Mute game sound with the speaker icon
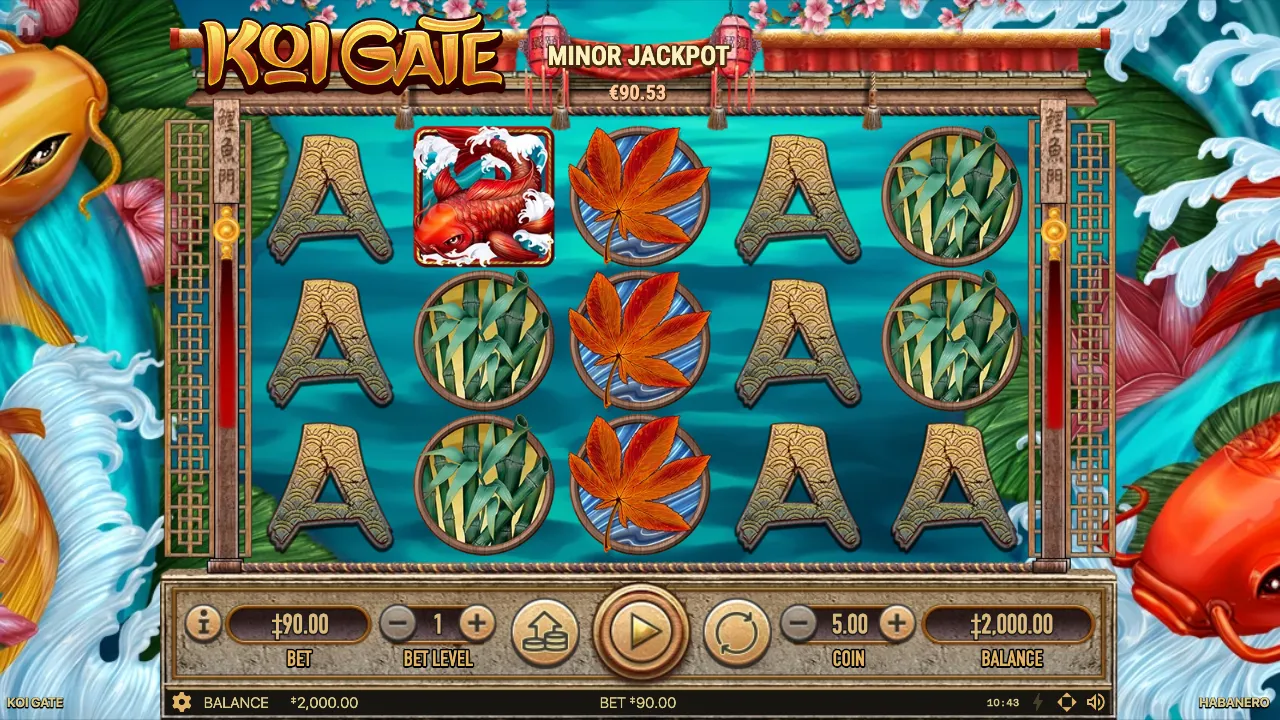 1096,703
